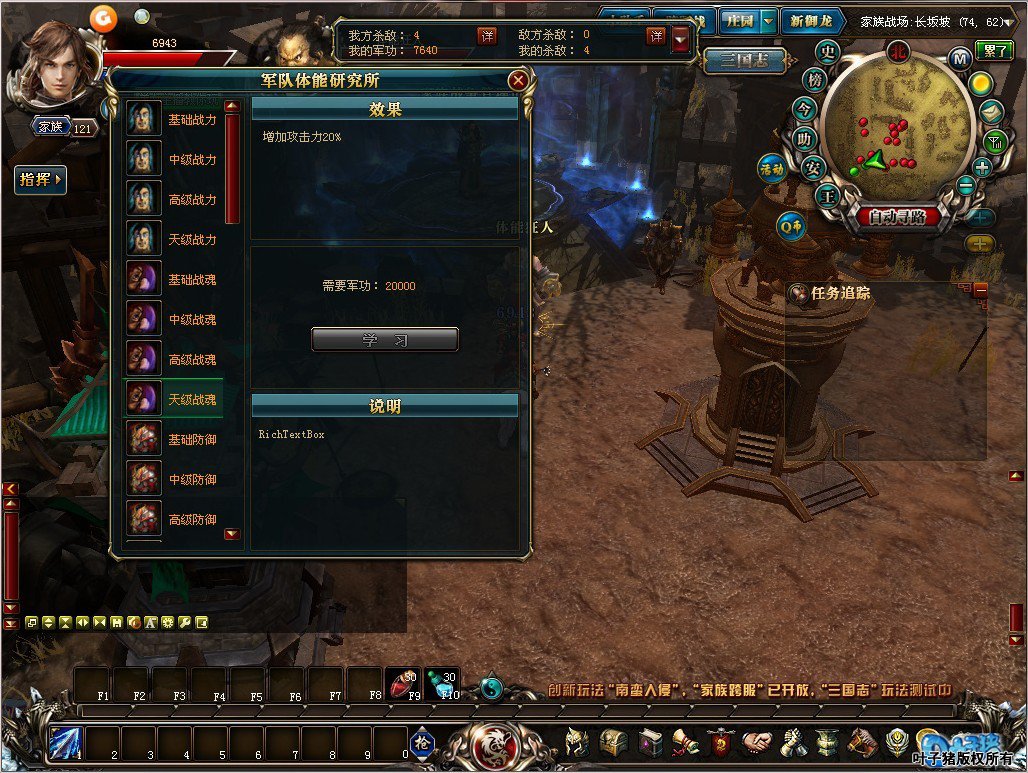The width and height of the screenshot is (1028, 773).
Task: Zoom in the minimap with plus button
Action: tap(982, 167)
